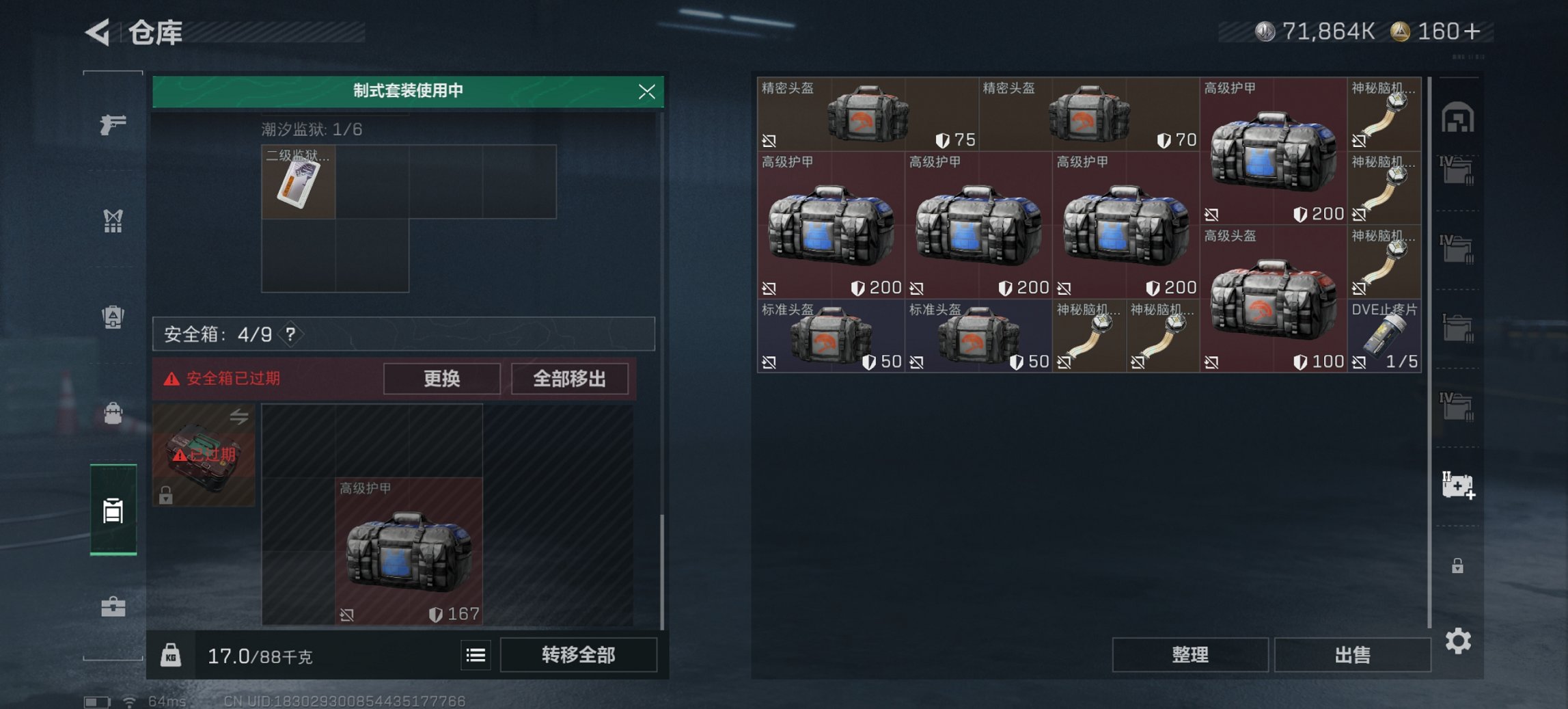The height and width of the screenshot is (709, 1568).
Task: Toggle the list view icon beside weight display
Action: tap(476, 655)
